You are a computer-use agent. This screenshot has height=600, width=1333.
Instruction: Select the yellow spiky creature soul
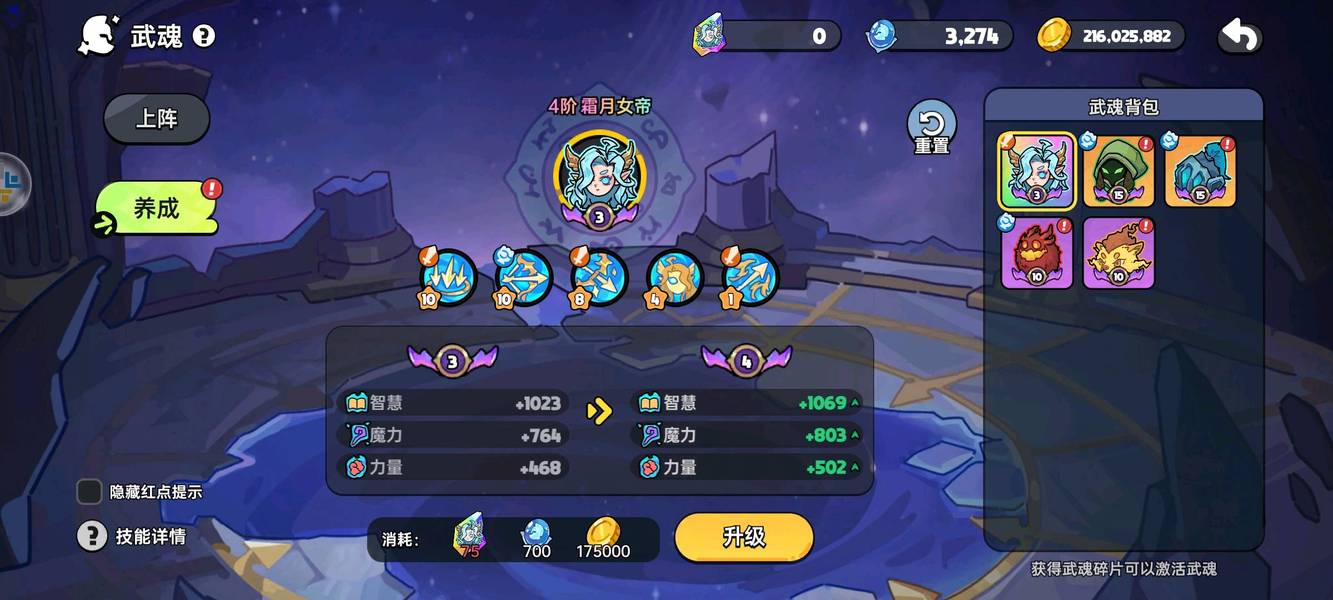tap(1118, 252)
